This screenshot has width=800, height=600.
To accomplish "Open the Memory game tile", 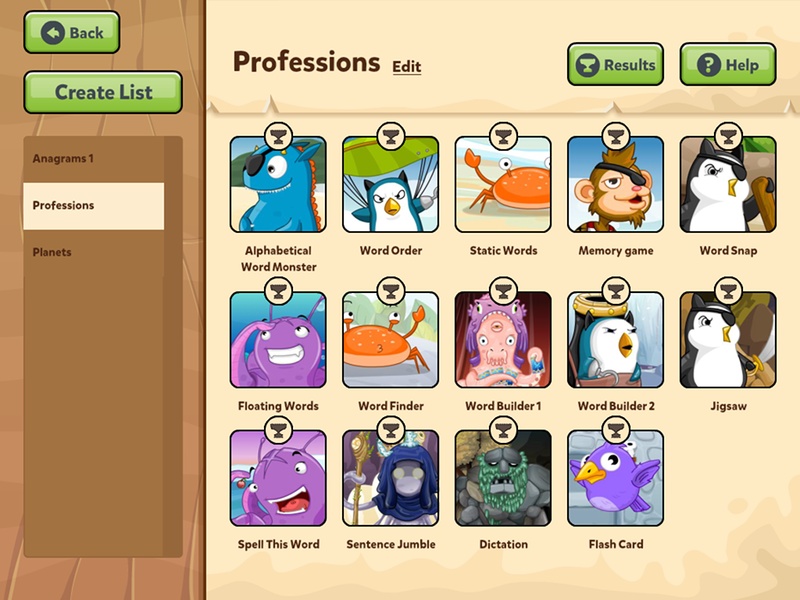I will [x=615, y=185].
